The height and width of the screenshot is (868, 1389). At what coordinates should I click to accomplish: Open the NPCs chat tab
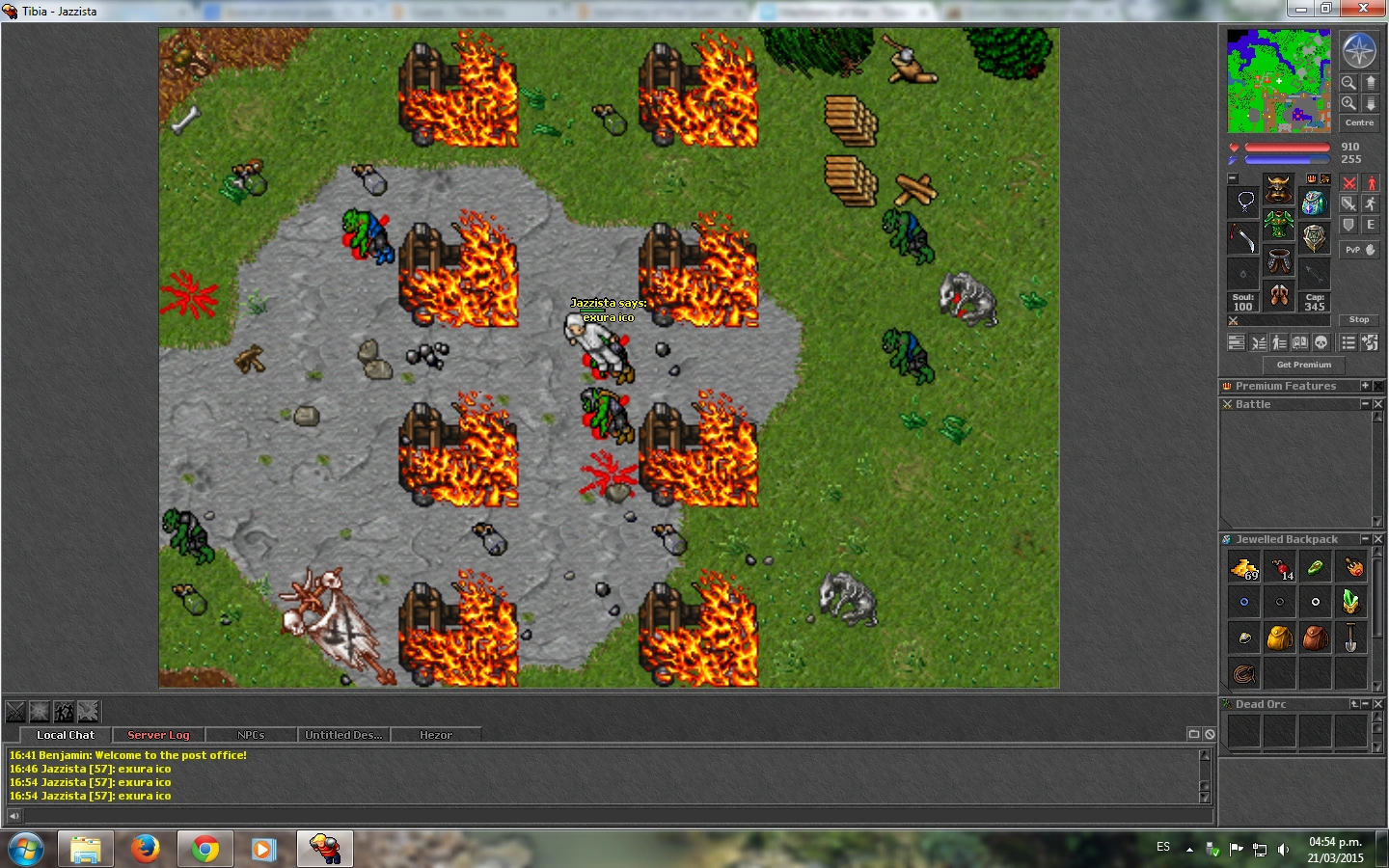251,735
